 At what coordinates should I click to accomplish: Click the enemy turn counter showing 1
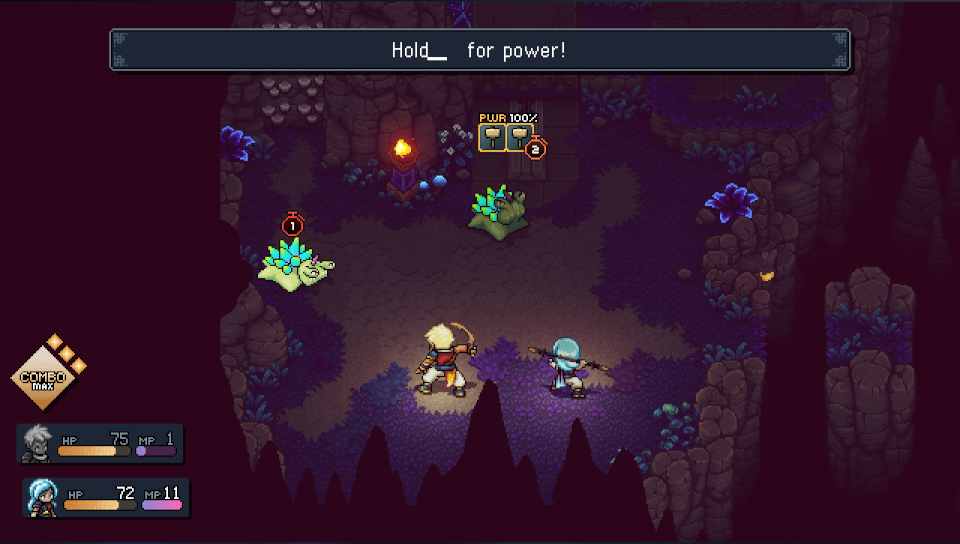click(x=292, y=226)
